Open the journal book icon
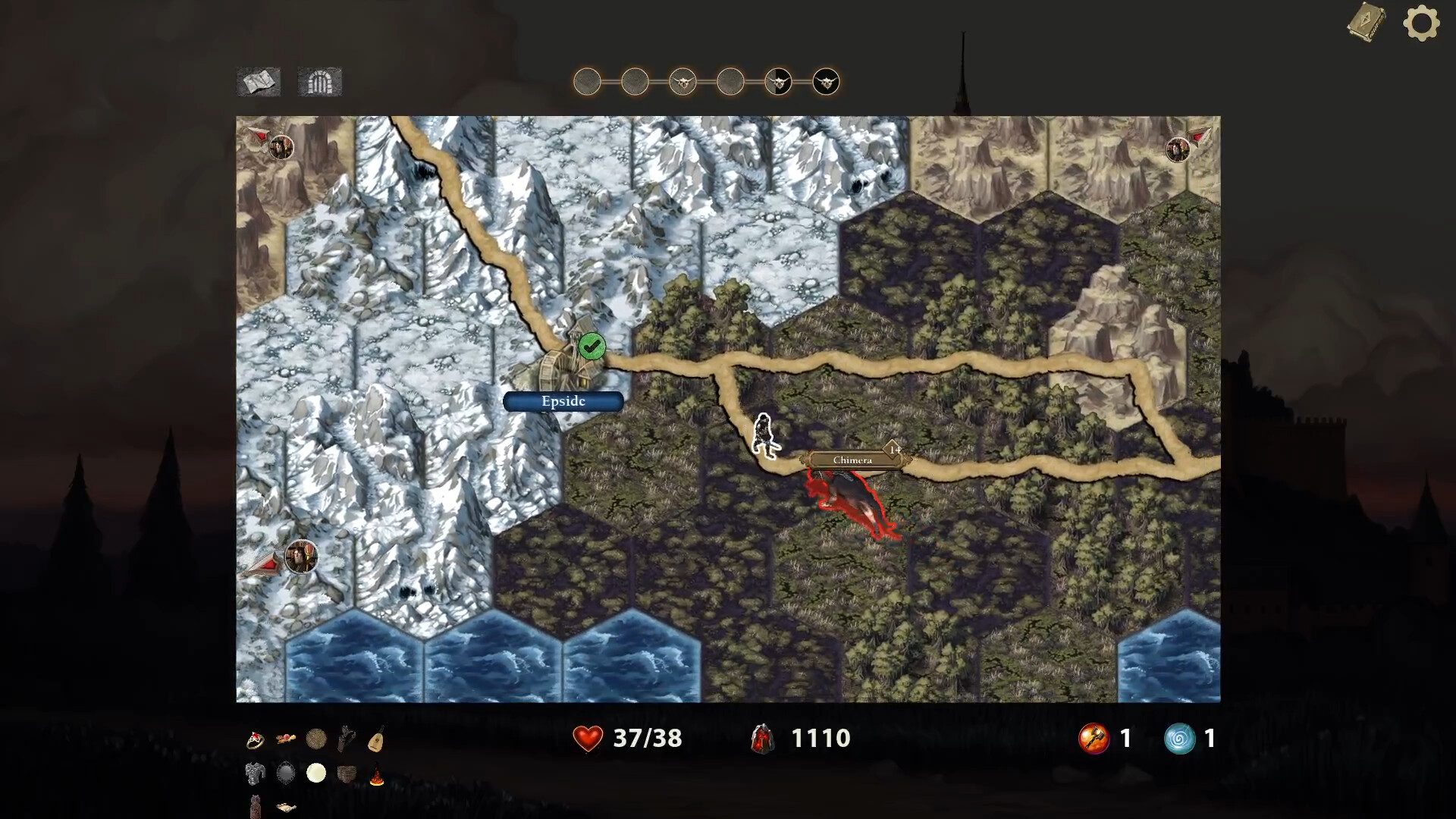 tap(1367, 23)
